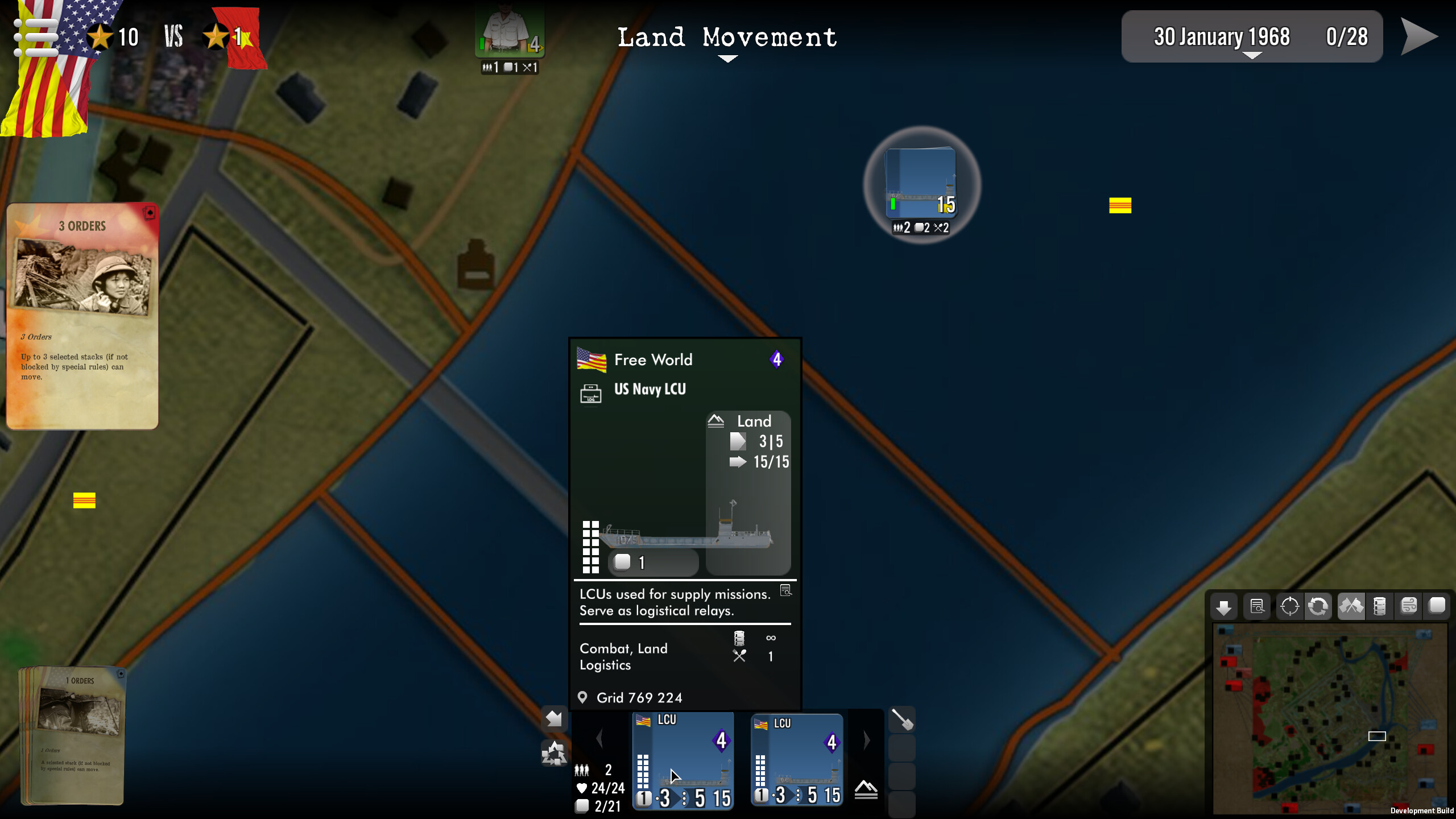
Task: Toggle the download arrow icon above the minimap
Action: (1225, 606)
